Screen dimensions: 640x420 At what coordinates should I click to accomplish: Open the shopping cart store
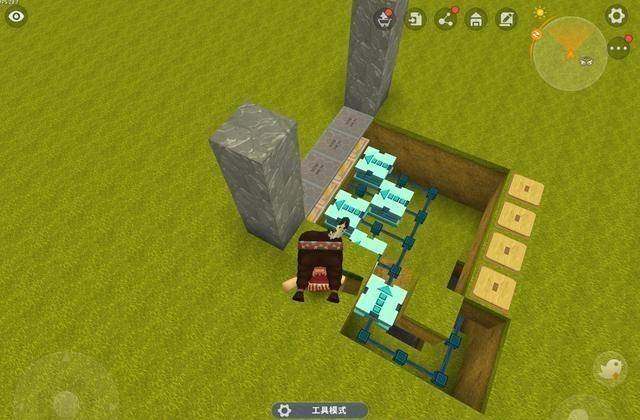click(x=384, y=18)
